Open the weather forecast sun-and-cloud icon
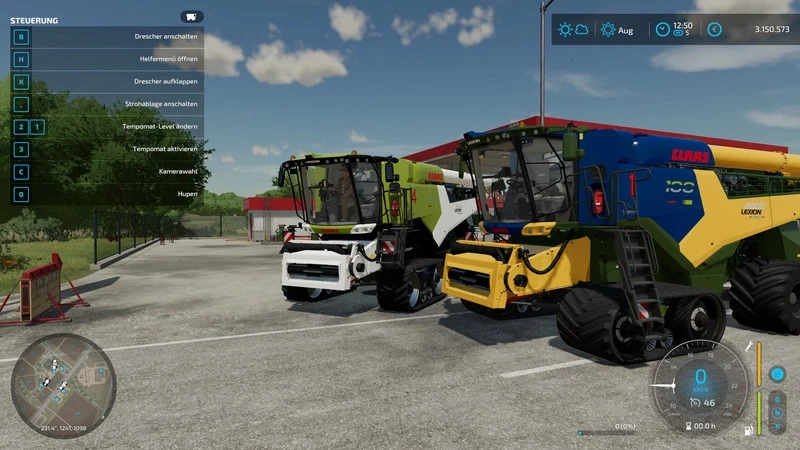The image size is (800, 450). (573, 30)
